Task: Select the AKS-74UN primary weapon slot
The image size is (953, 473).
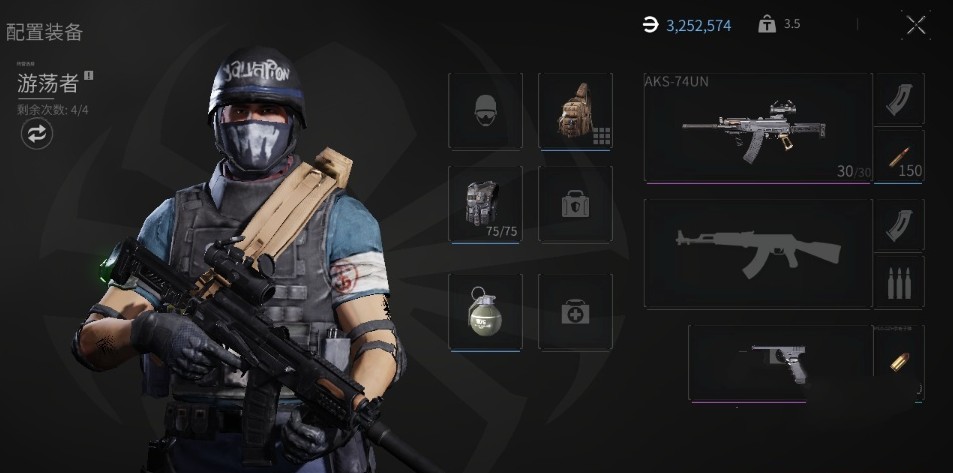Action: coord(758,127)
